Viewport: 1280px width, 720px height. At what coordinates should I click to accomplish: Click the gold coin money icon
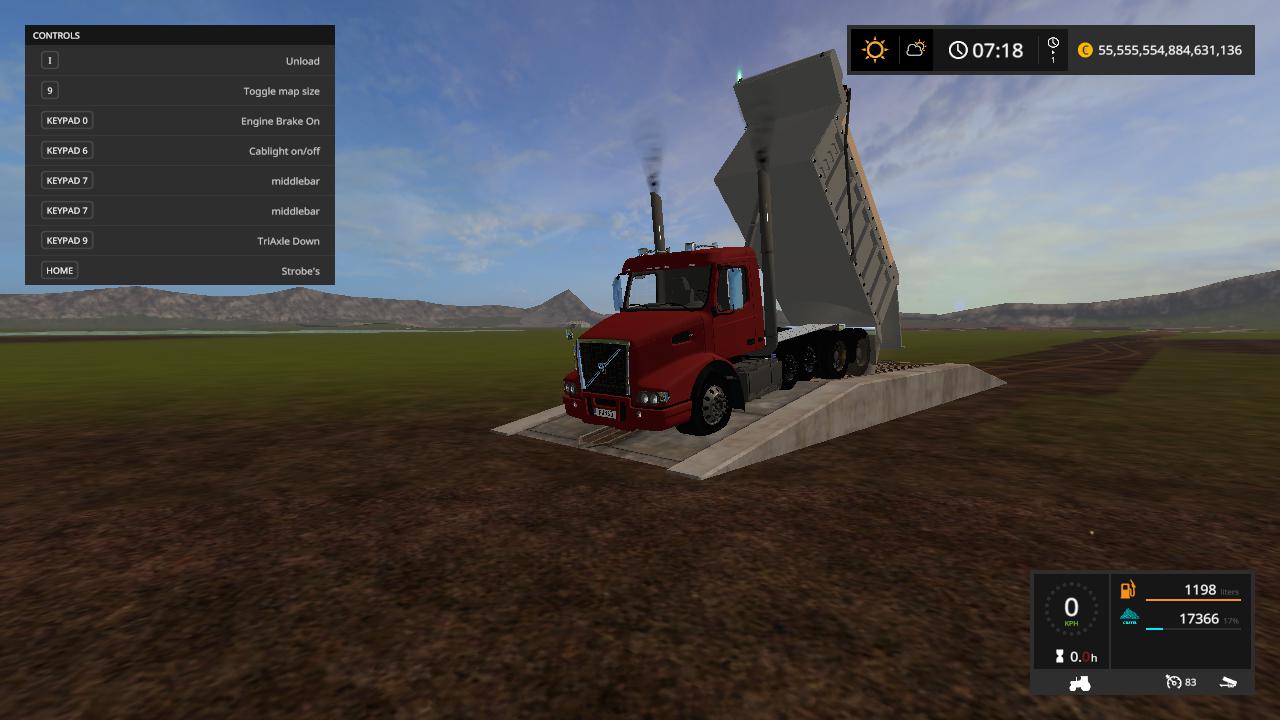tap(1085, 50)
